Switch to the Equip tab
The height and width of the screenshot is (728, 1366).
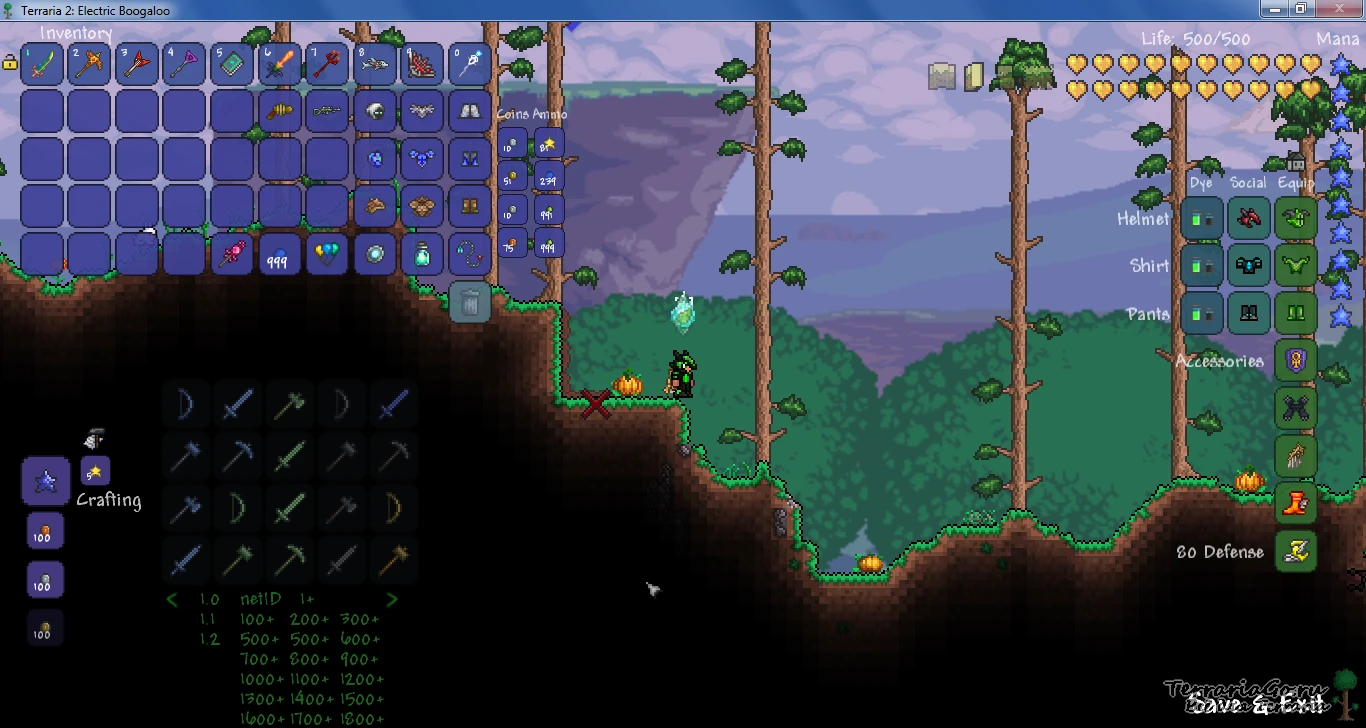click(x=1294, y=183)
